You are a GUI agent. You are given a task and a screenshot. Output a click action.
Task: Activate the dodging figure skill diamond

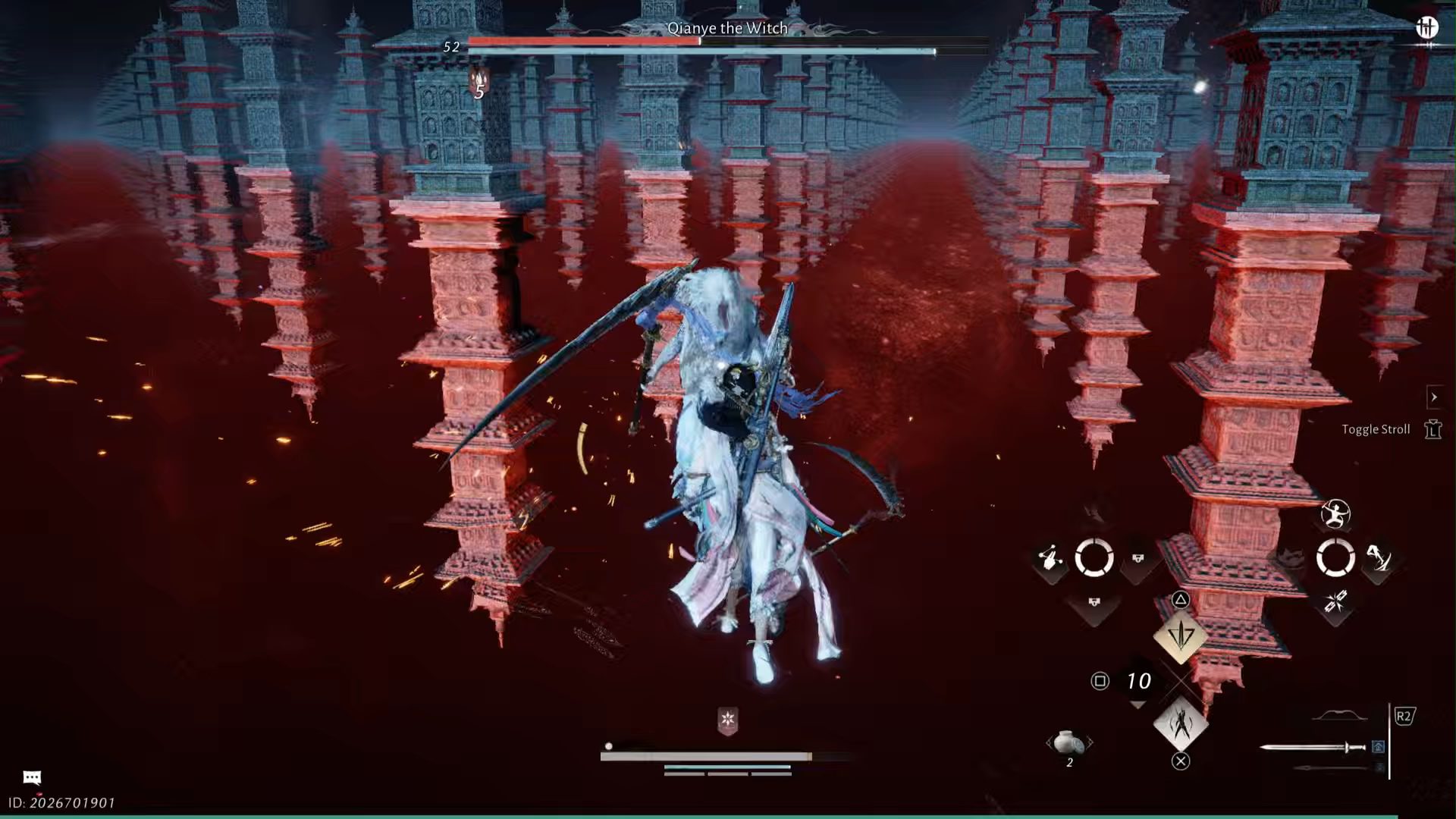coord(1180,724)
